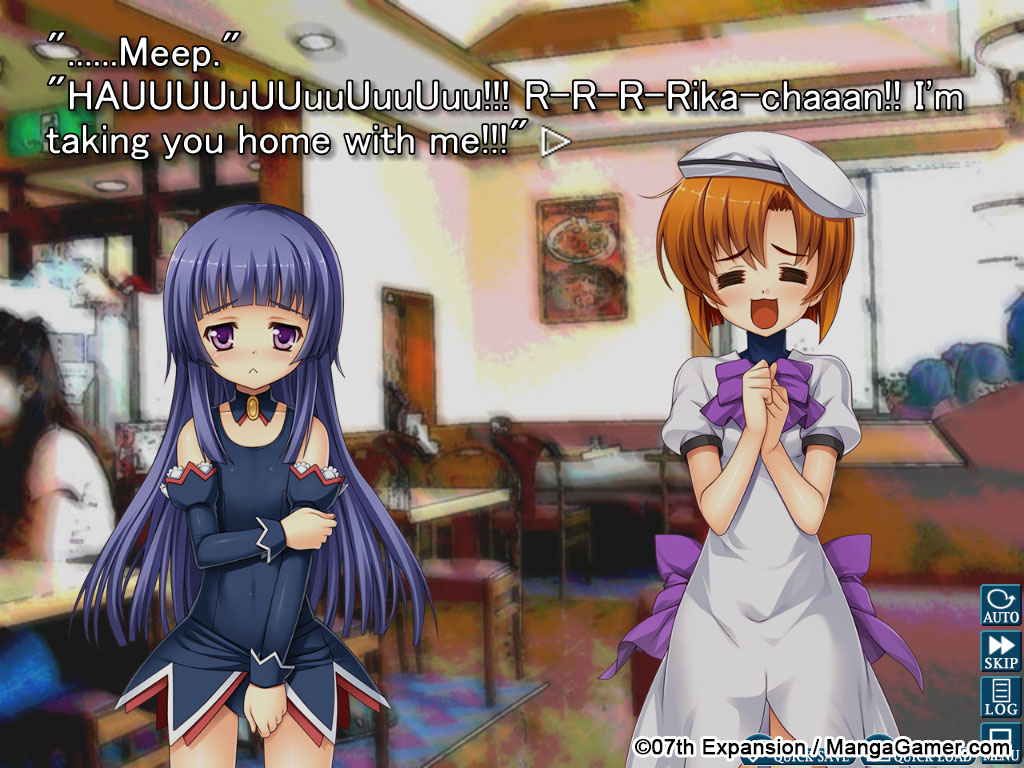
Task: Activate the SKIP fast-forward button
Action: pos(1000,651)
